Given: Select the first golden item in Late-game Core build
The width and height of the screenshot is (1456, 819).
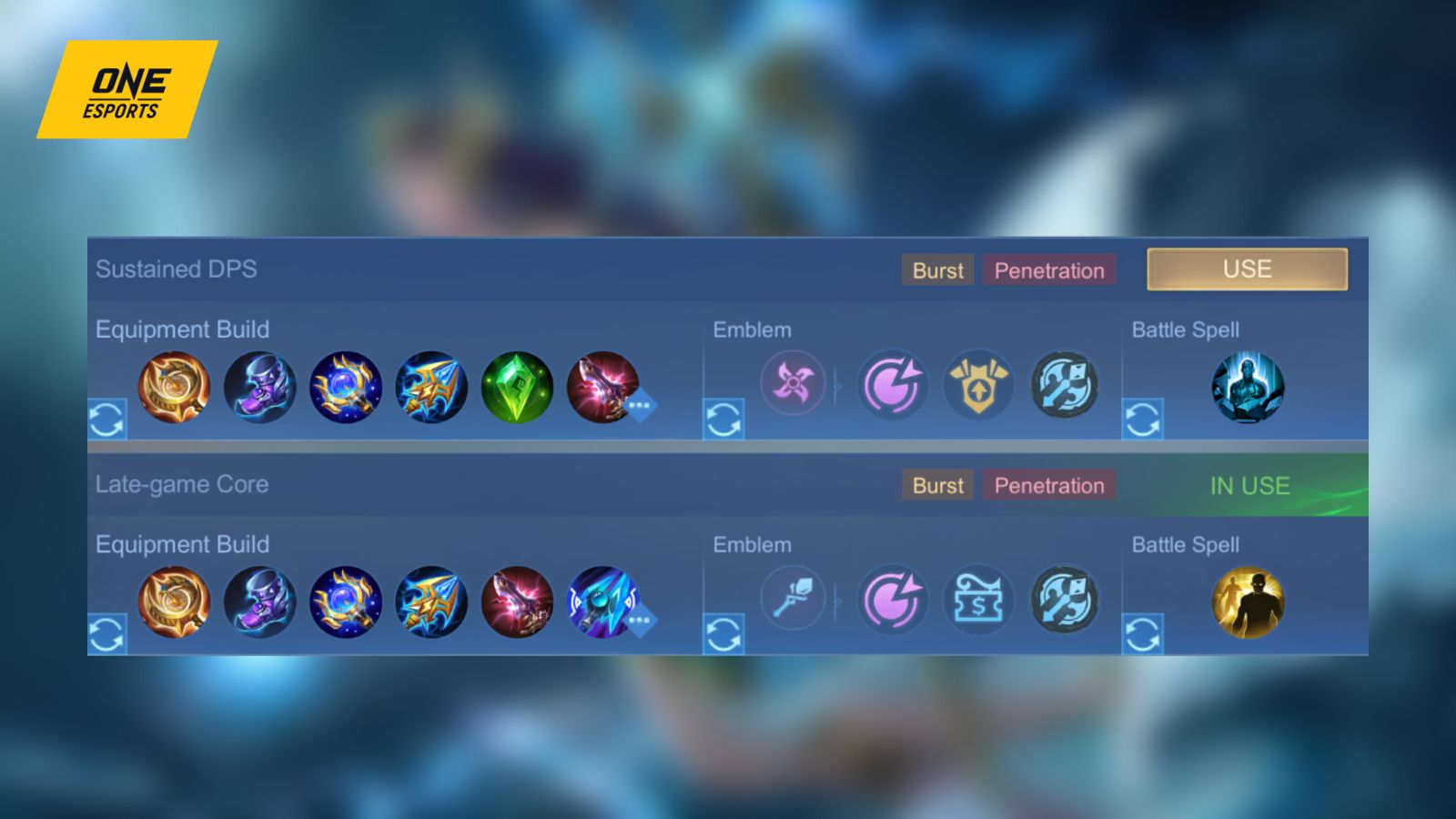Looking at the screenshot, I should tap(173, 602).
